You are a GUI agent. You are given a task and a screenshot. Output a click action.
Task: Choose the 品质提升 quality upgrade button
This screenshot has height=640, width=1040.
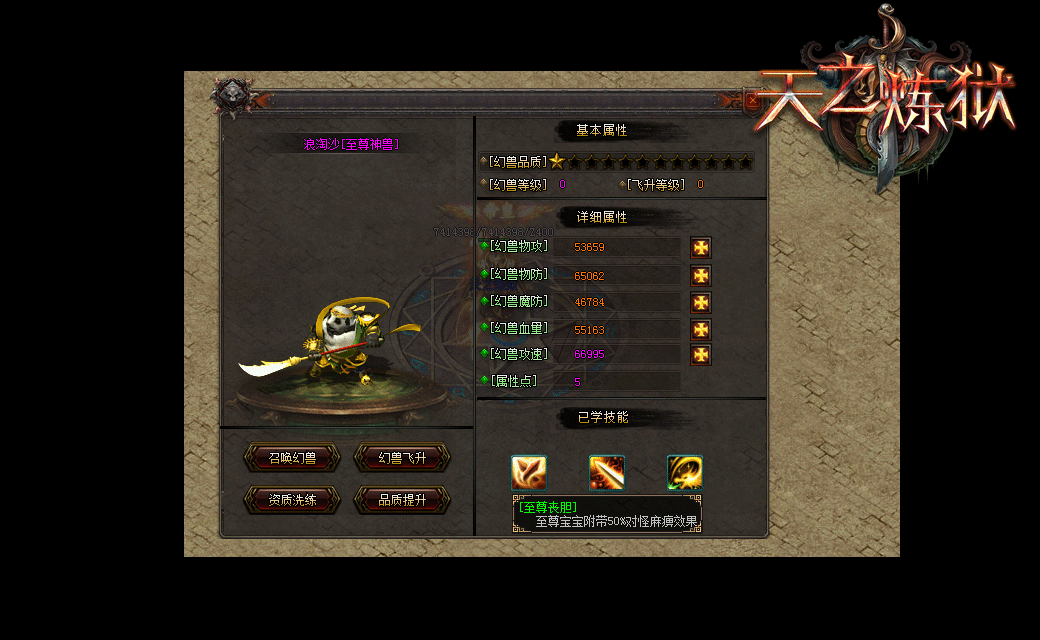pyautogui.click(x=402, y=500)
